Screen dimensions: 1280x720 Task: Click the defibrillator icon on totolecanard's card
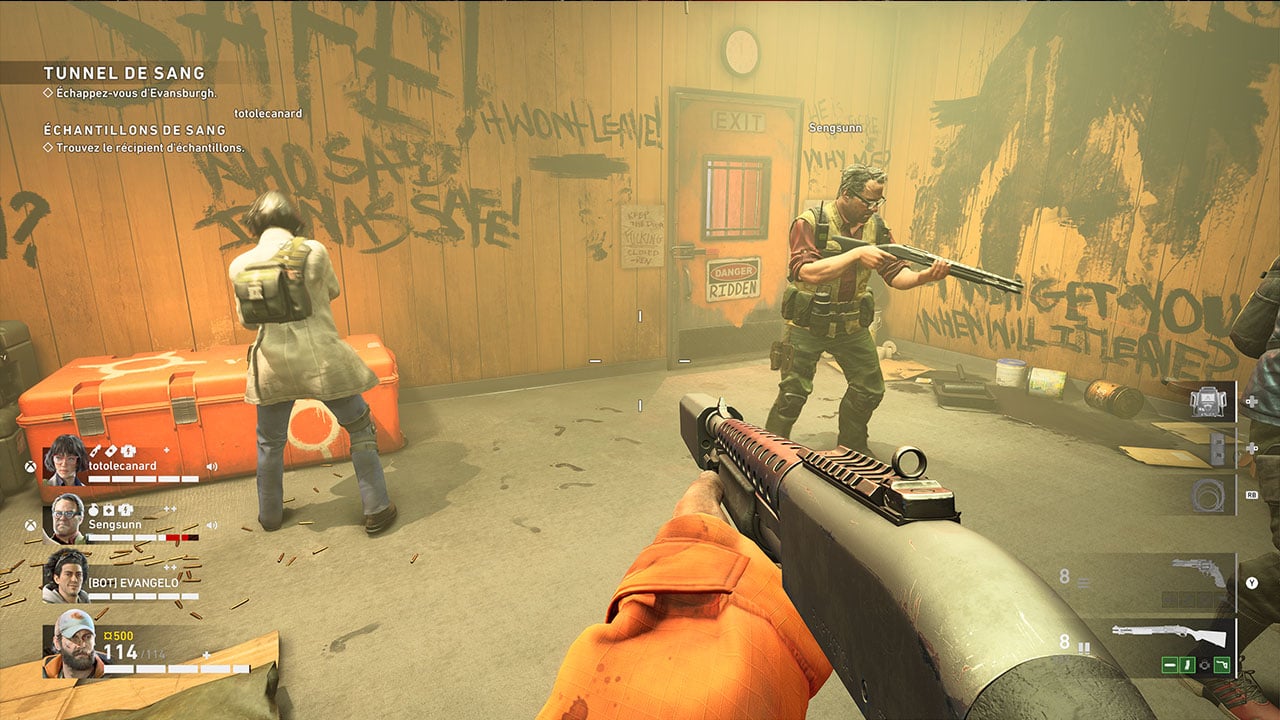tap(127, 451)
